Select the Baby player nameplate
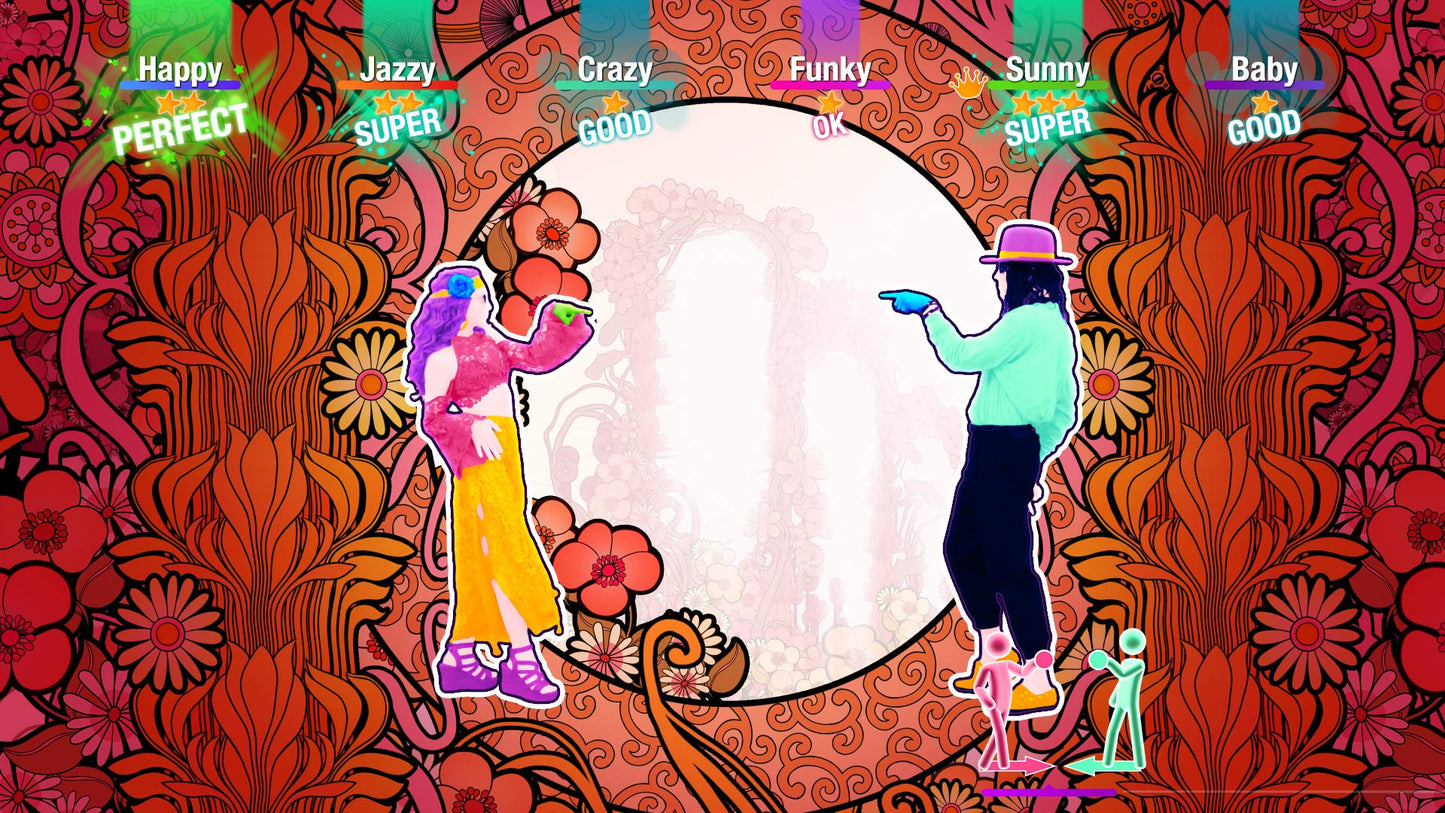Screen dimensions: 1445x813 [x=1264, y=70]
